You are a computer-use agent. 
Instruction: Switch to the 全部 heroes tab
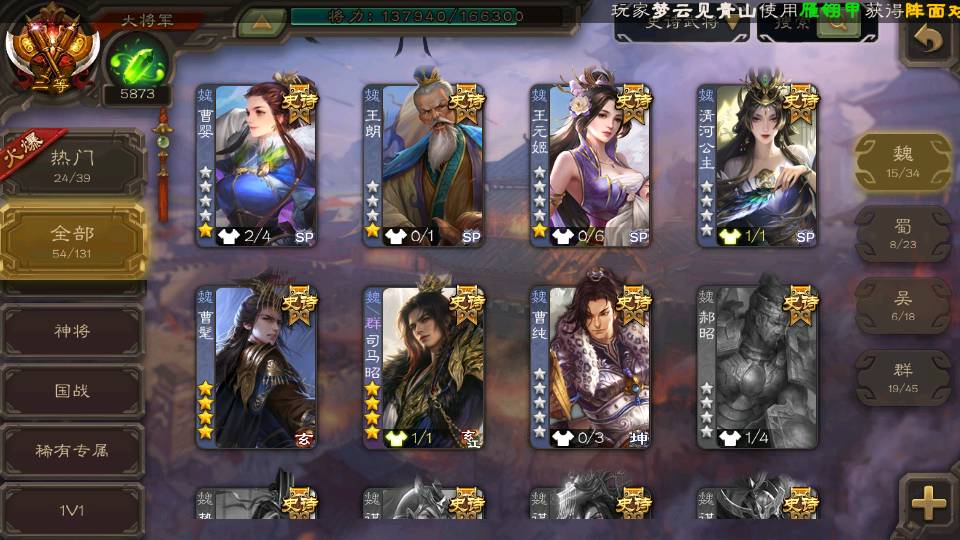click(x=72, y=240)
